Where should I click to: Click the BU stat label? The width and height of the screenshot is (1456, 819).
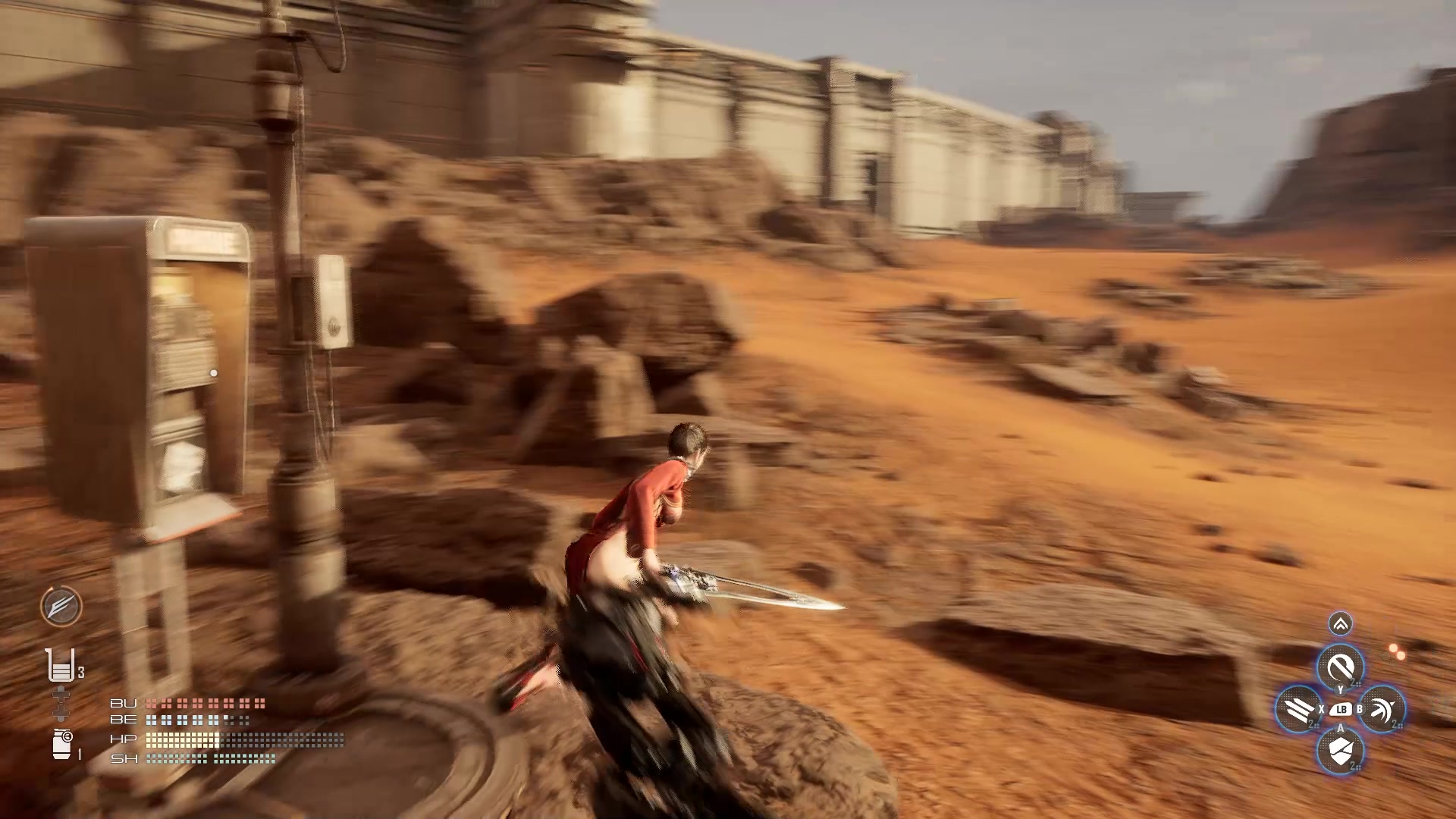[124, 702]
